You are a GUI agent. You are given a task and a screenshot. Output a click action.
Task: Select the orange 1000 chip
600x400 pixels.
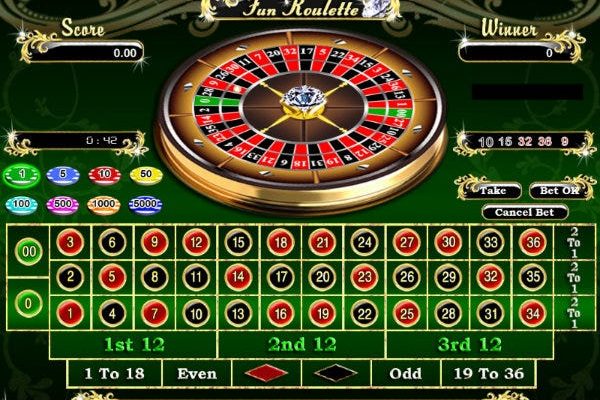coord(104,204)
